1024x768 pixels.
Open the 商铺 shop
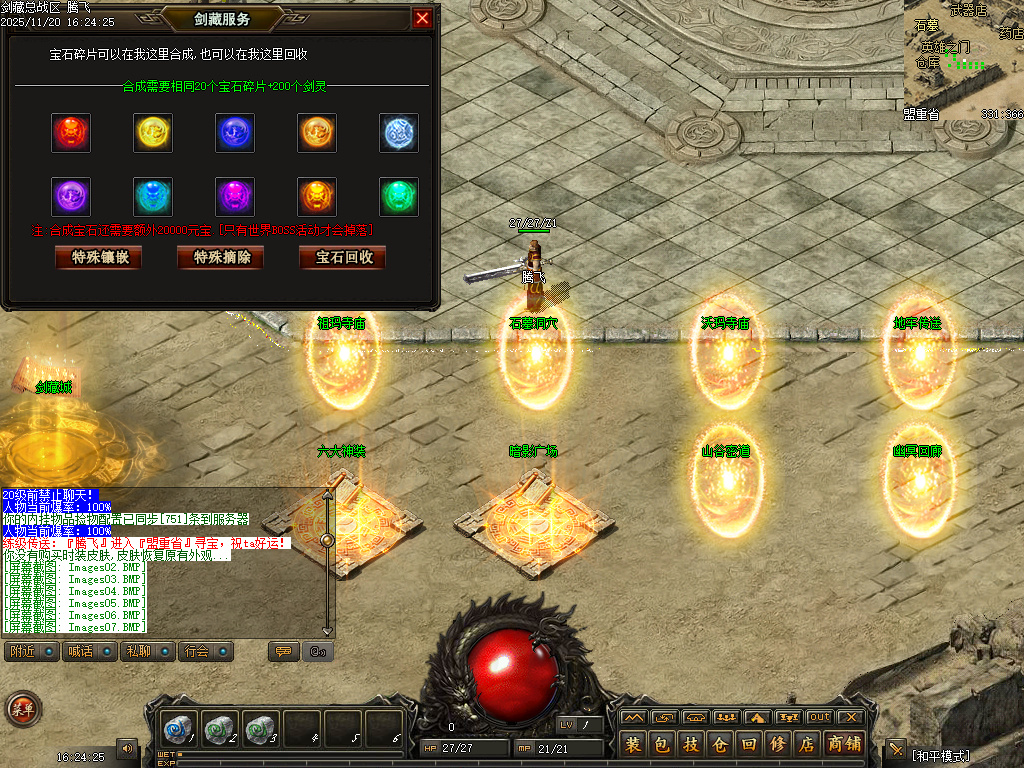(x=842, y=744)
